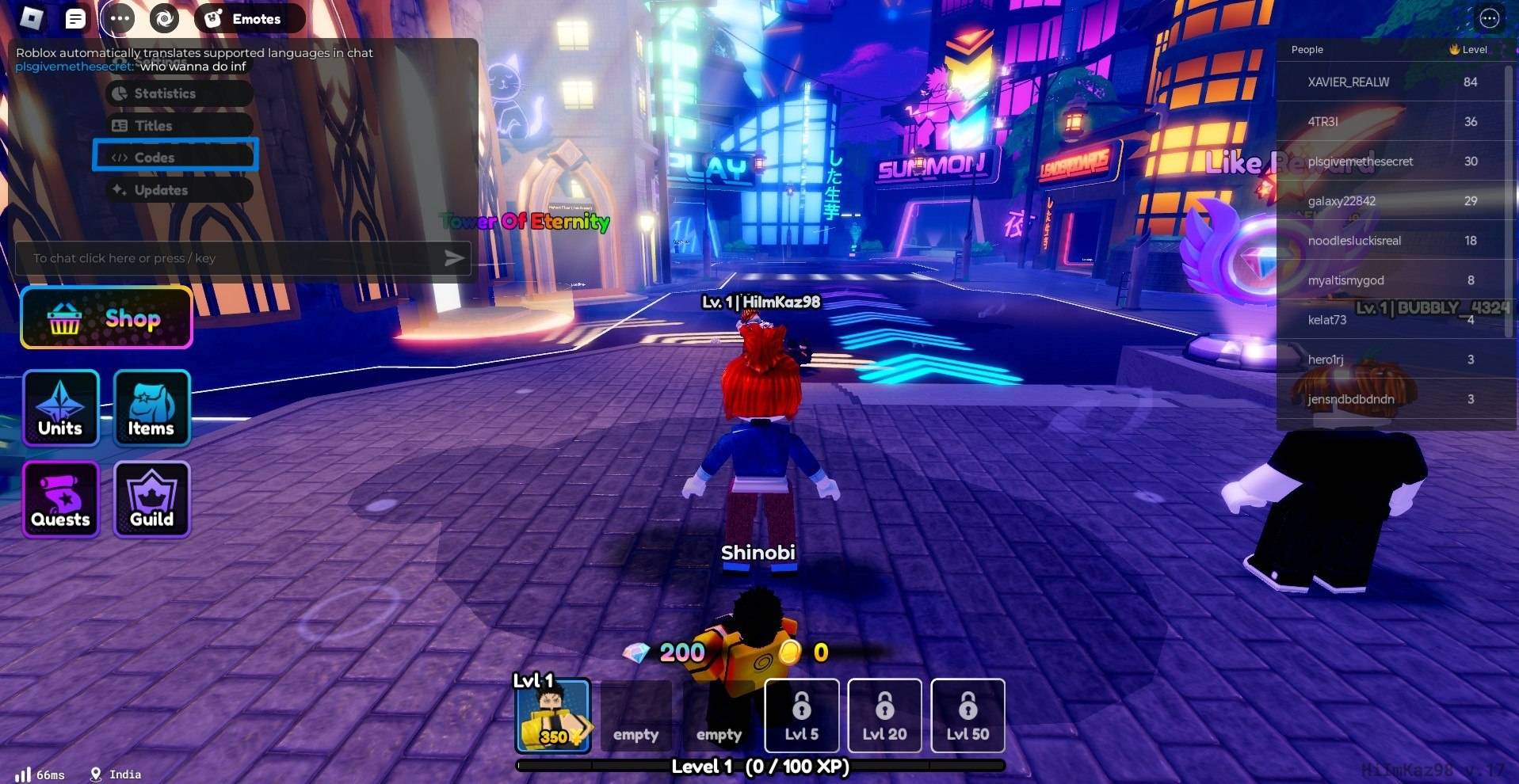Open the top-right three-dots options button

tap(1490, 18)
